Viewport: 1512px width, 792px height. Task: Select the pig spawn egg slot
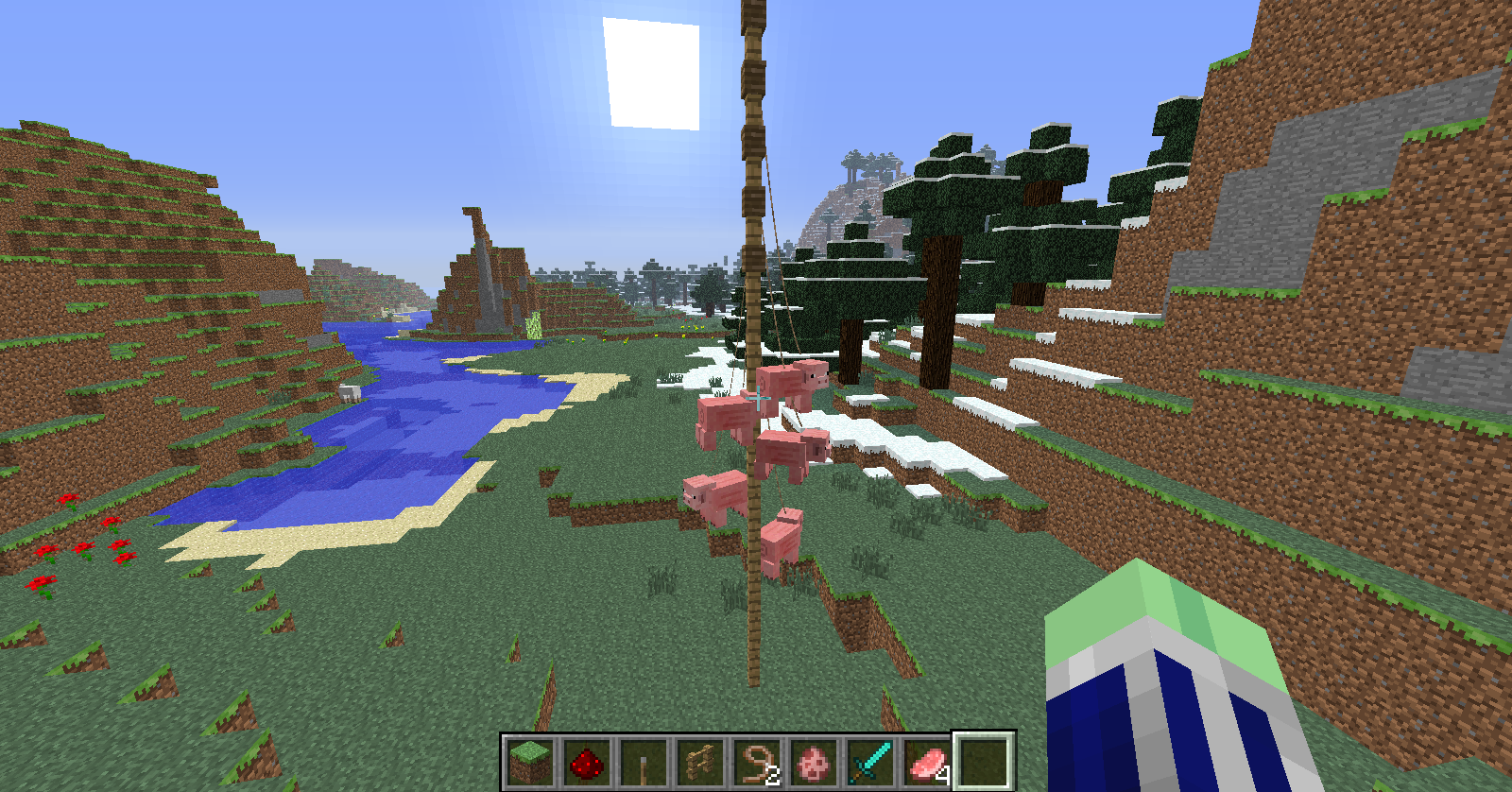click(x=814, y=762)
